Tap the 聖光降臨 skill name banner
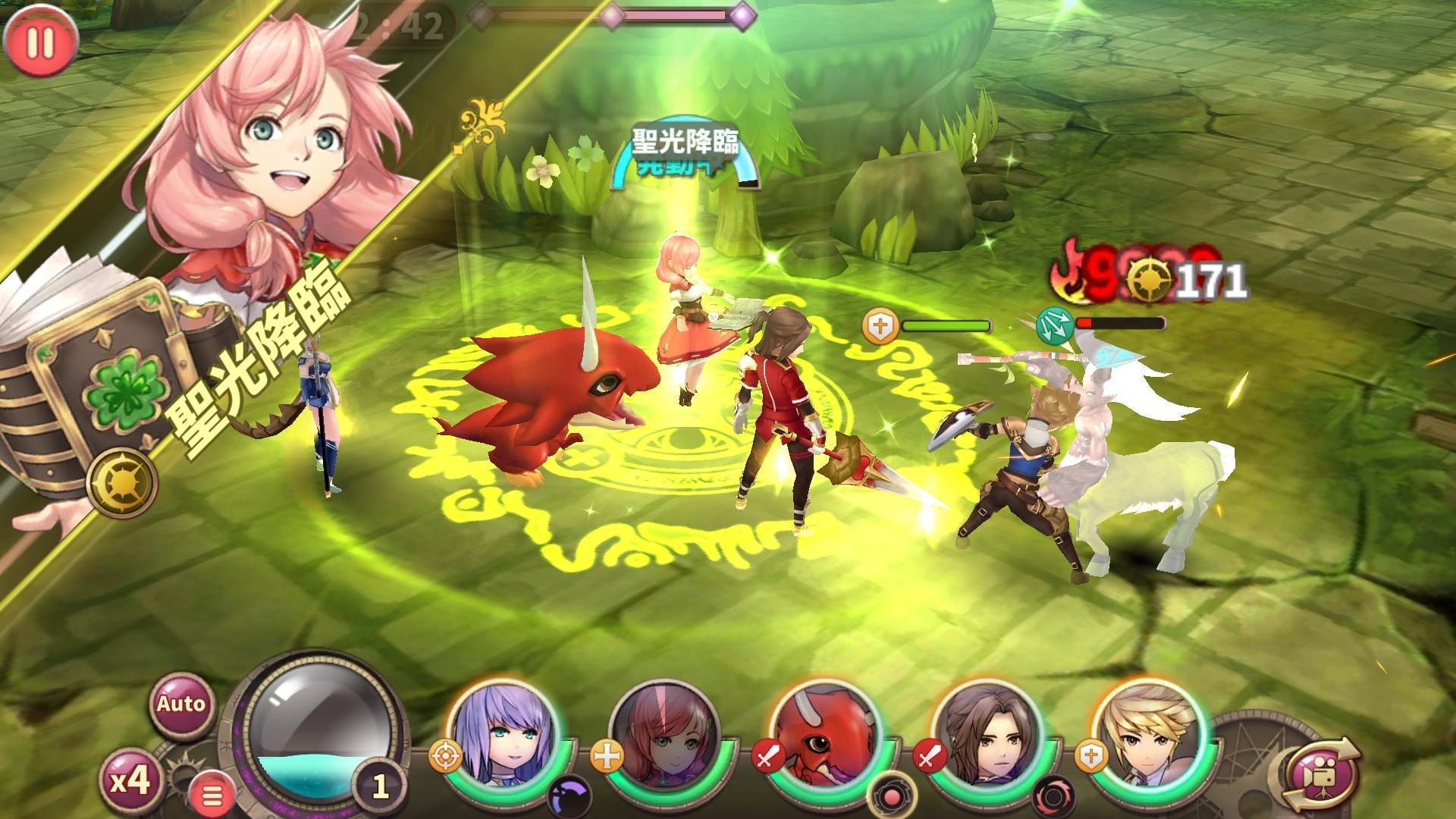Image resolution: width=1456 pixels, height=819 pixels. (x=685, y=143)
